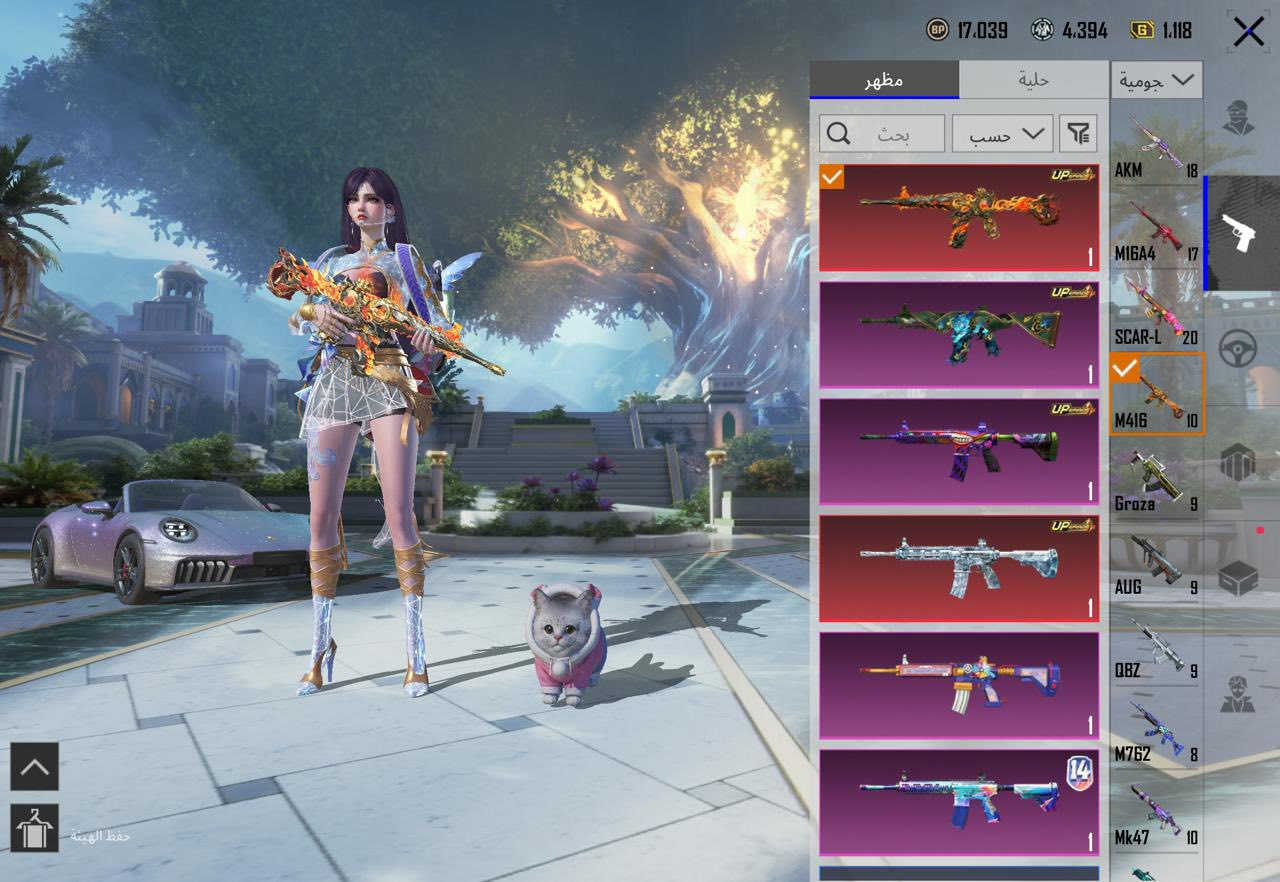Choose M762 in the weapon list
The image size is (1280, 882).
tap(1156, 730)
